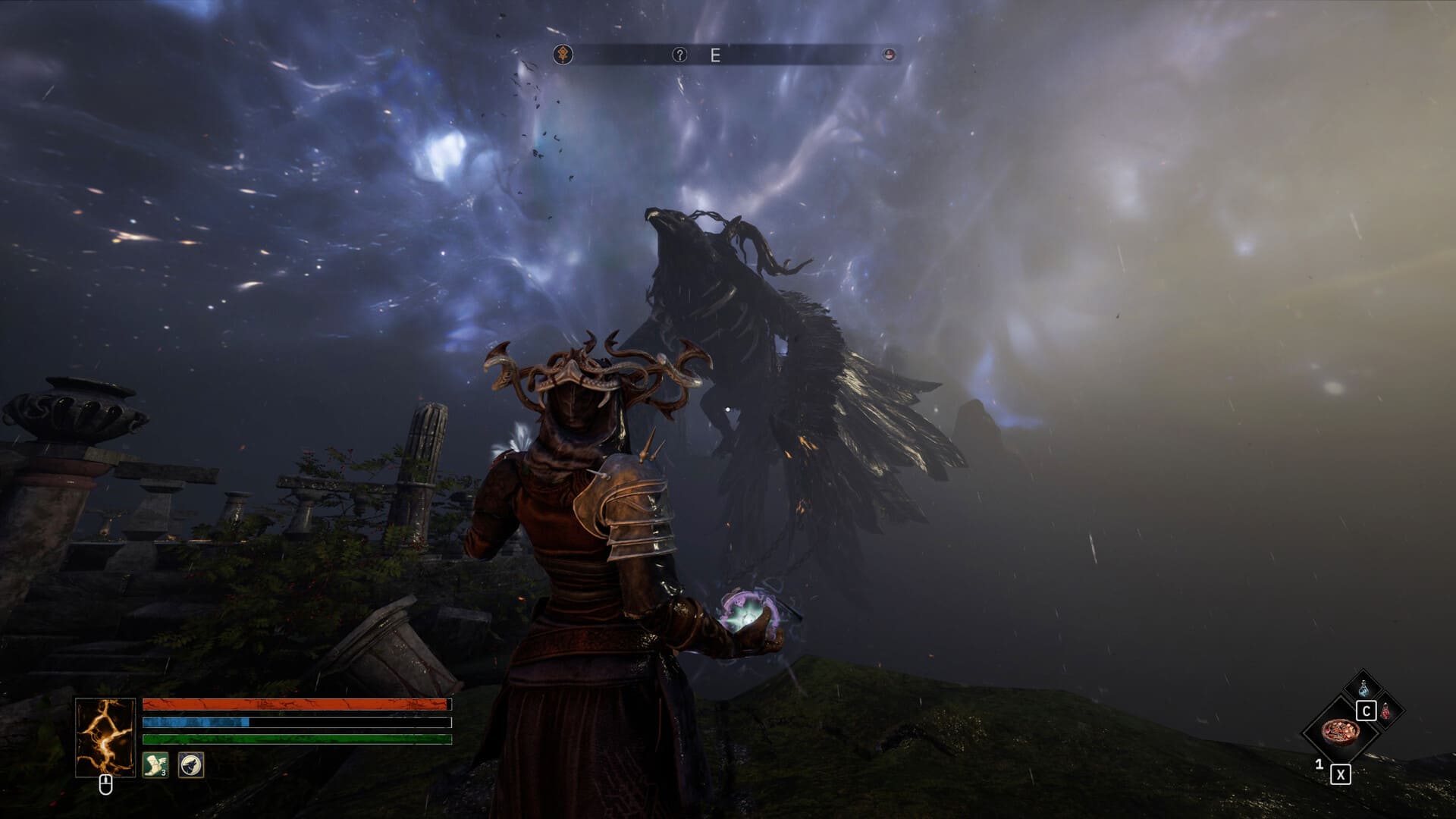Open the glowing character portrait frame
This screenshot has width=1456, height=819.
point(105,738)
